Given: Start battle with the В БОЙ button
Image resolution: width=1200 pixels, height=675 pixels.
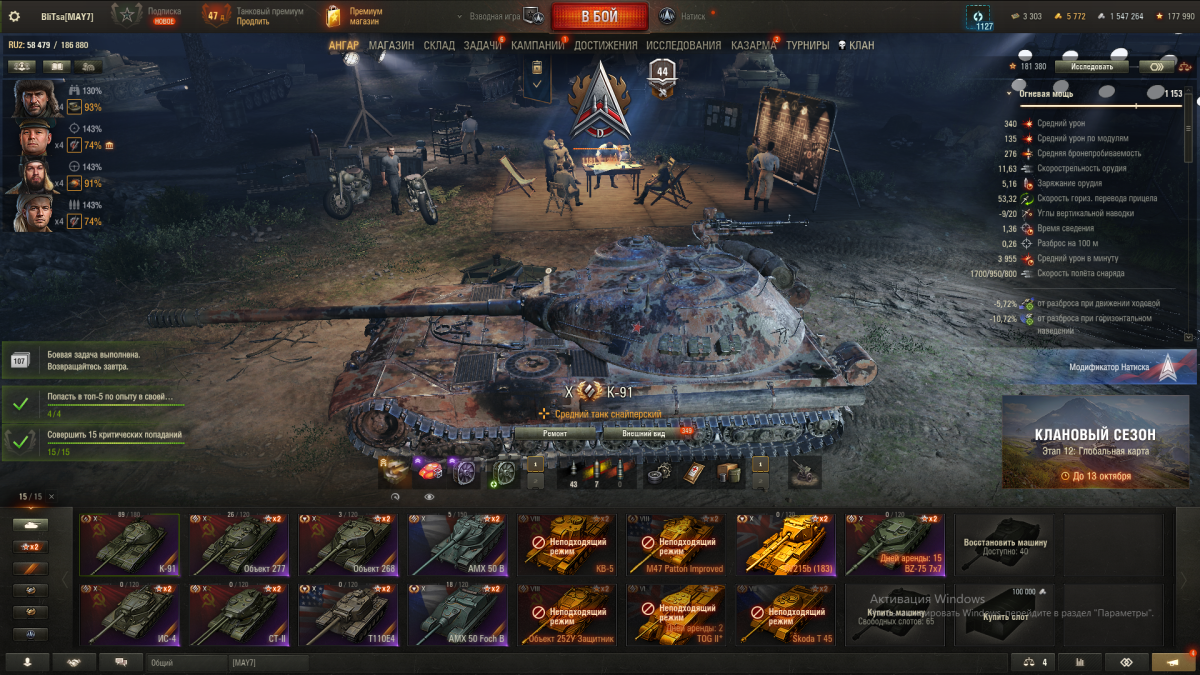Looking at the screenshot, I should click(x=599, y=16).
